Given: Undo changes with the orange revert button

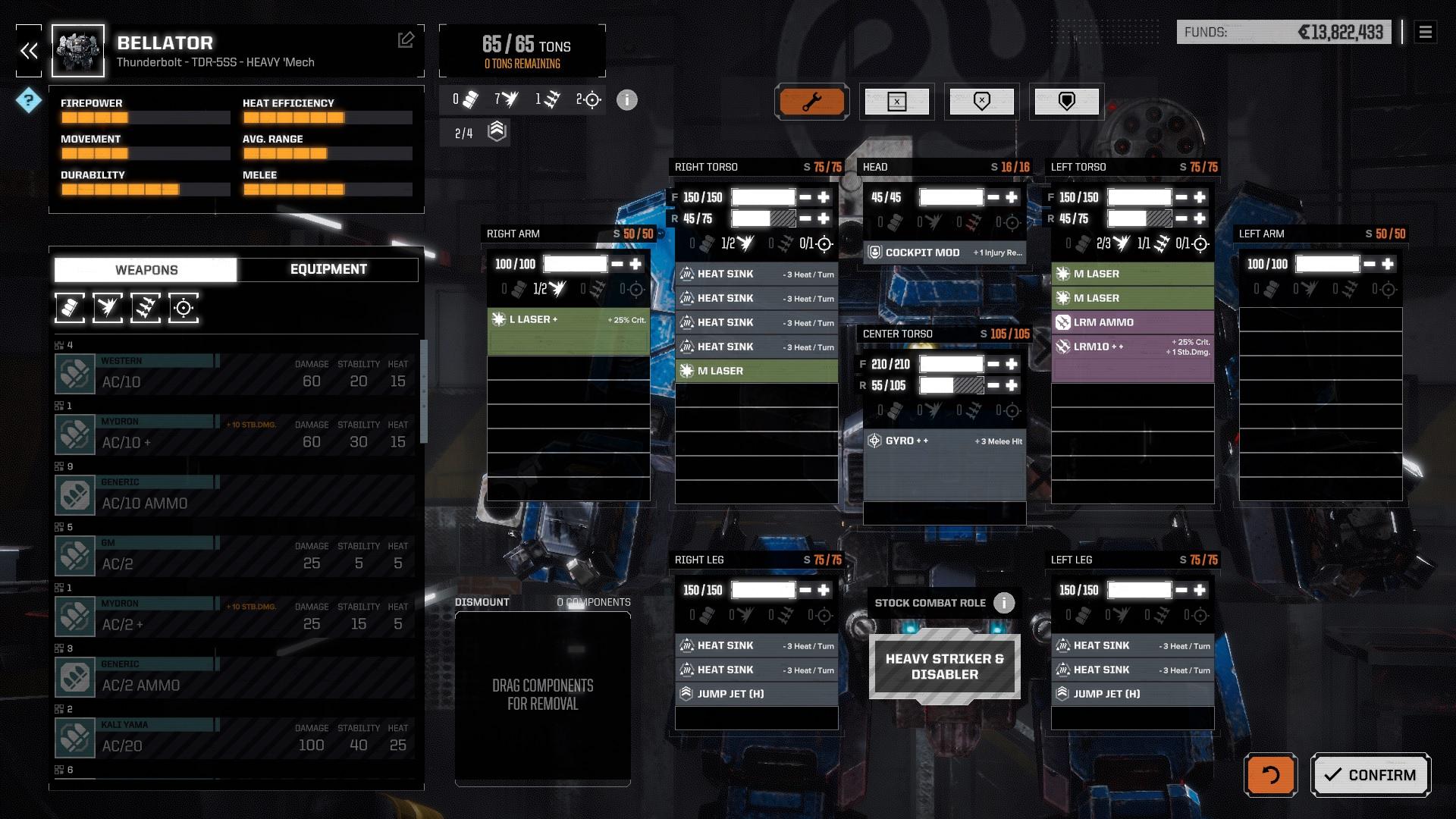Looking at the screenshot, I should tap(1270, 774).
